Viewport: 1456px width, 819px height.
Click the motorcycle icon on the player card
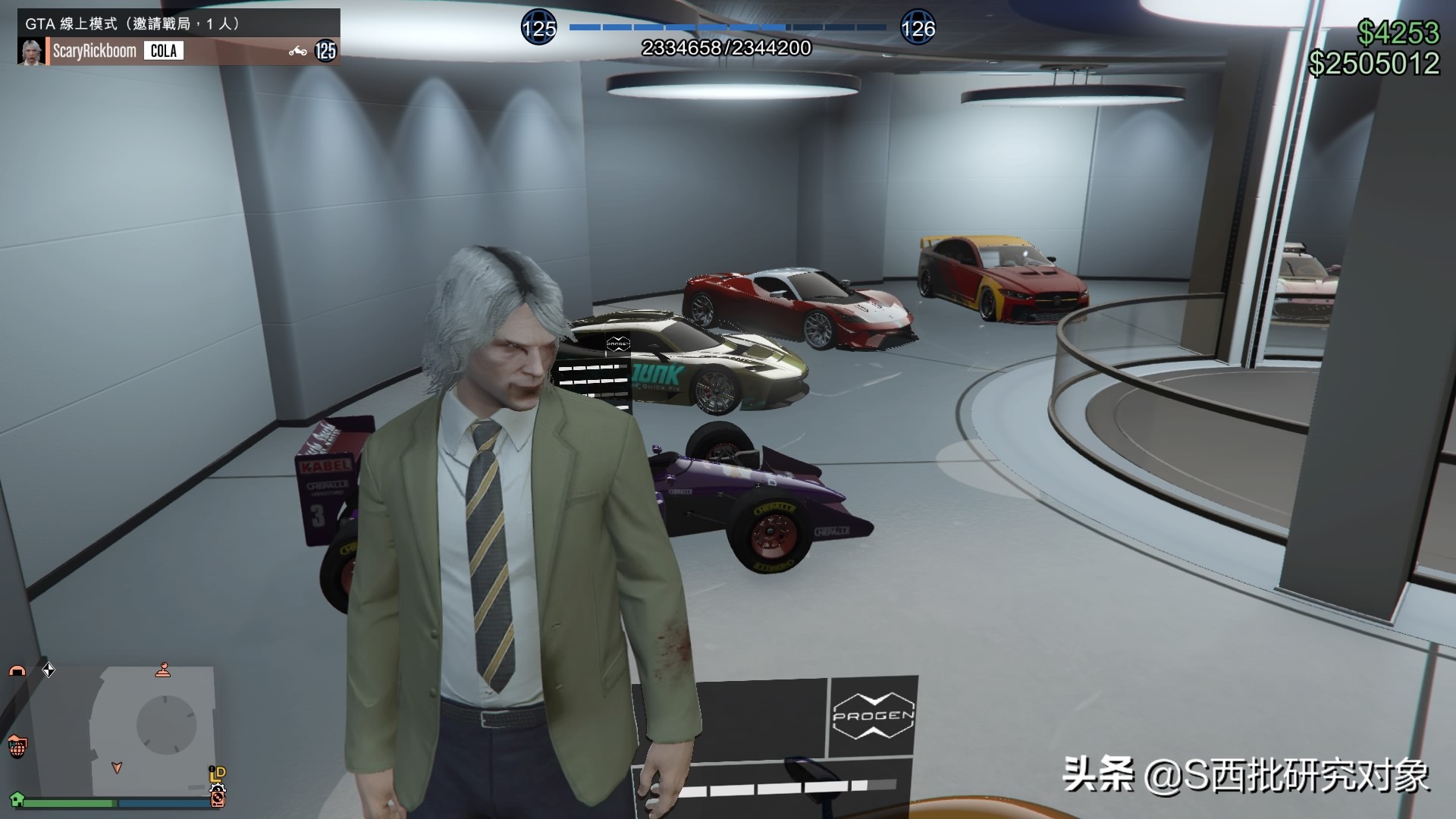click(297, 51)
